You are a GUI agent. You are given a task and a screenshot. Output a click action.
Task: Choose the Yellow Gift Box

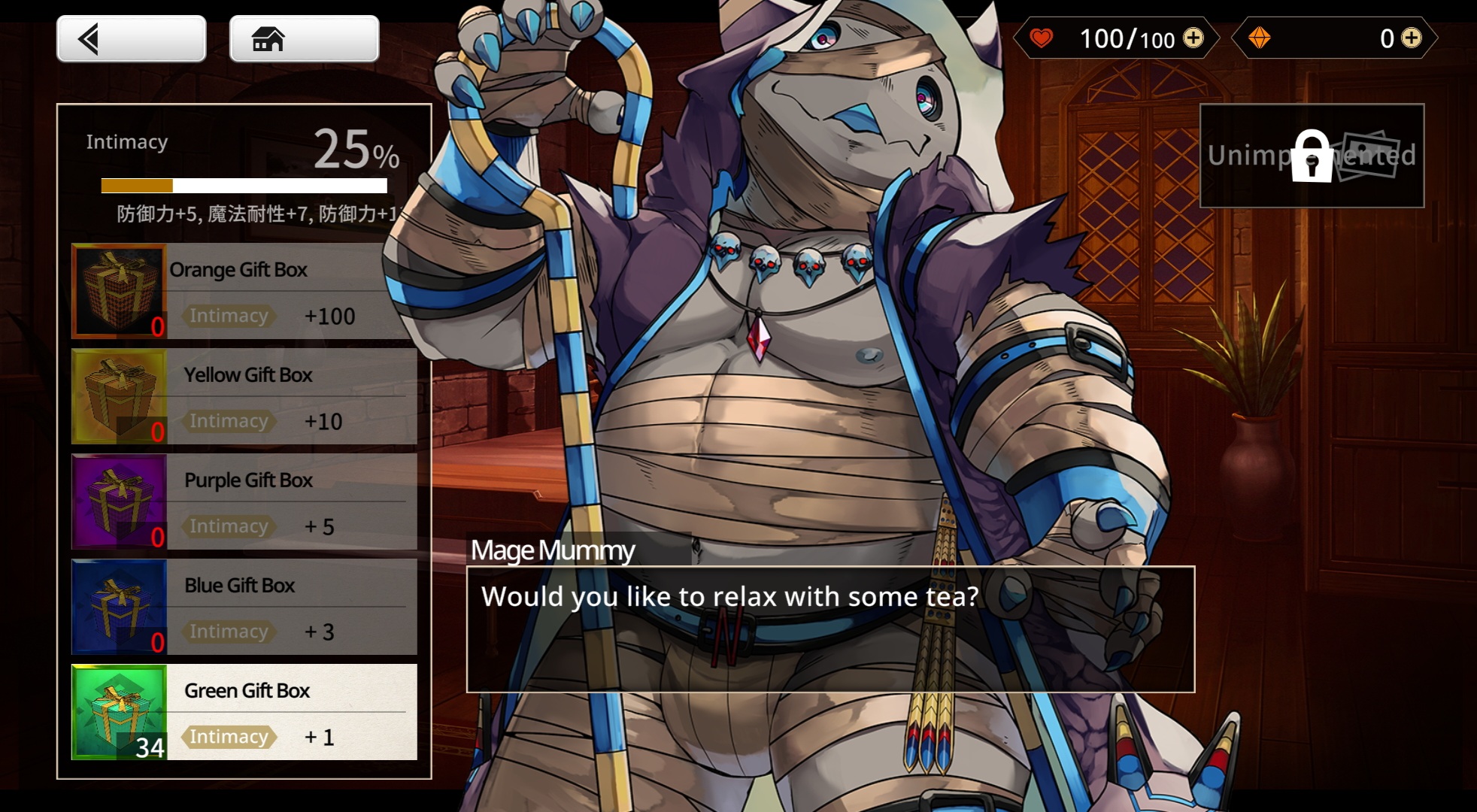coord(244,396)
